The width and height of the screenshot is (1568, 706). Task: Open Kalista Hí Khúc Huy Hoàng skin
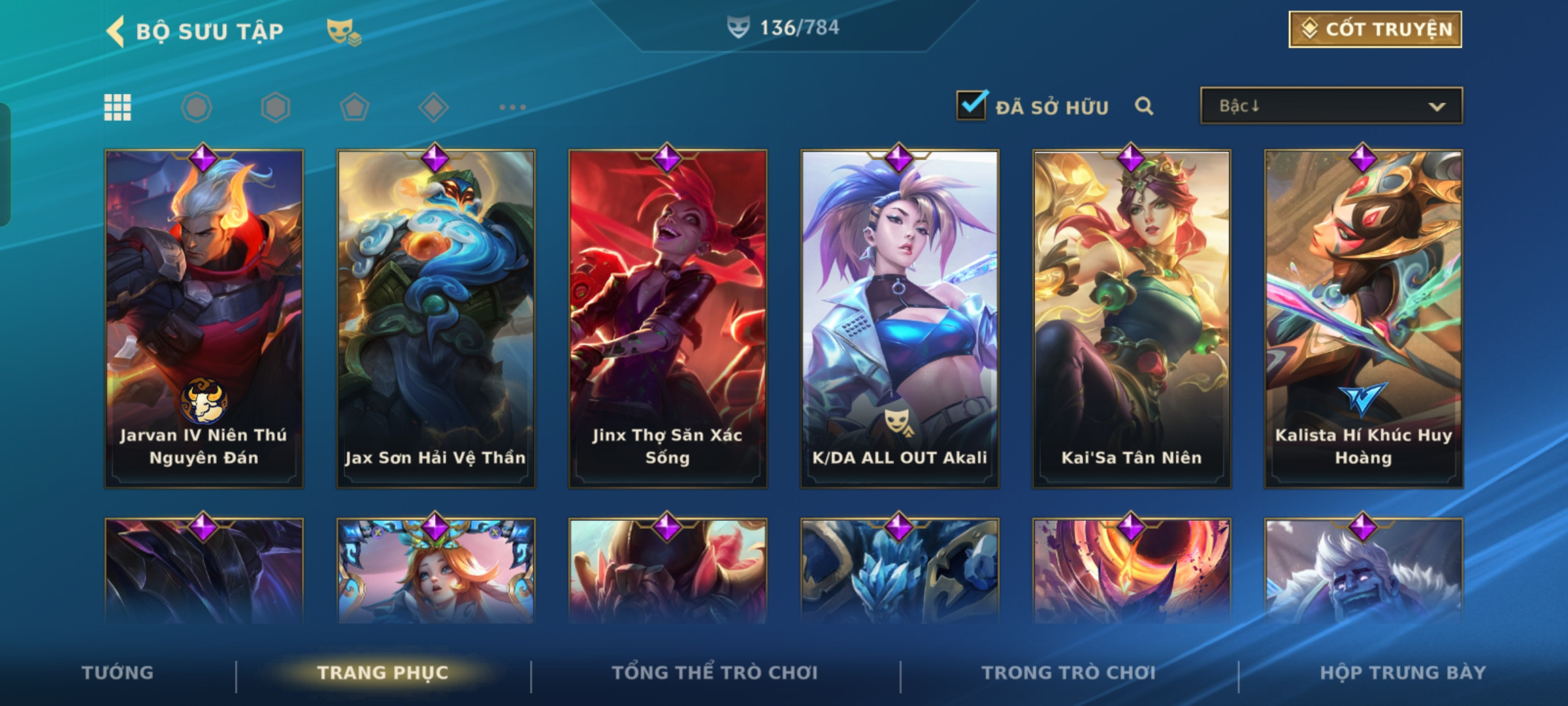coord(1364,318)
